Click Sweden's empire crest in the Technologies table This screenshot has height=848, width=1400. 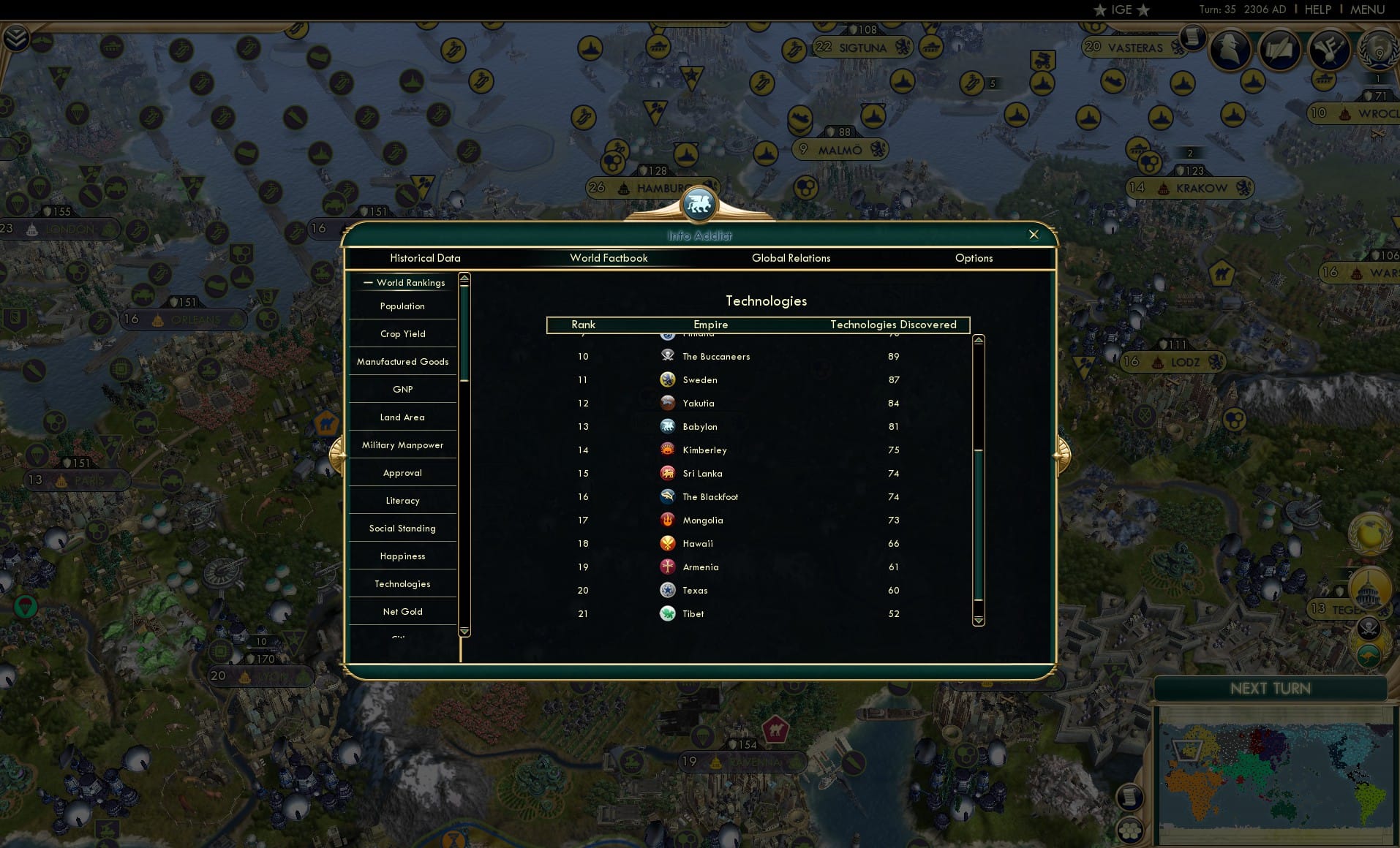pos(668,379)
